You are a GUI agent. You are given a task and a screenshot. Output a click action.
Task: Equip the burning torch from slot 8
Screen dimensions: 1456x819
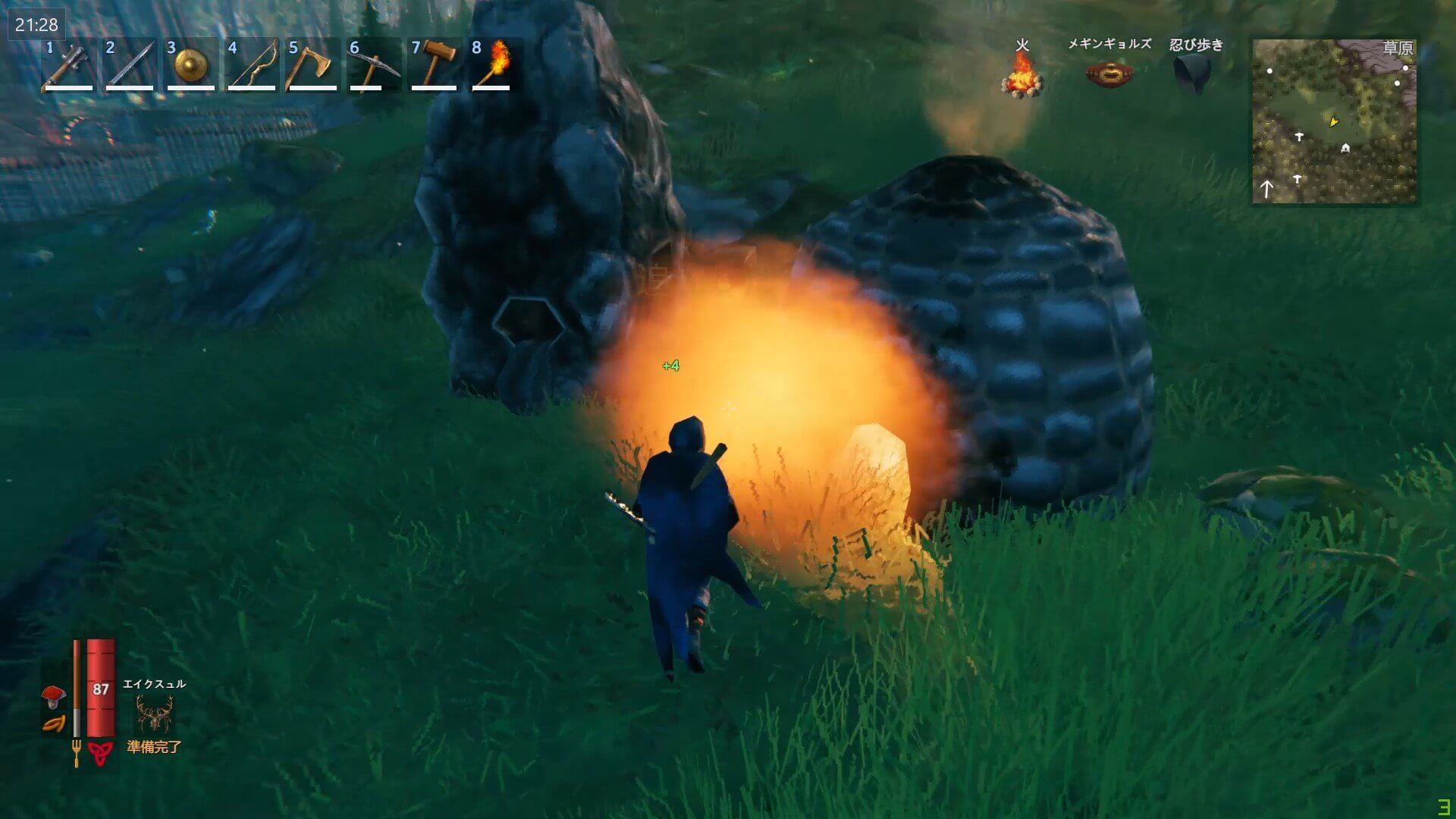494,65
